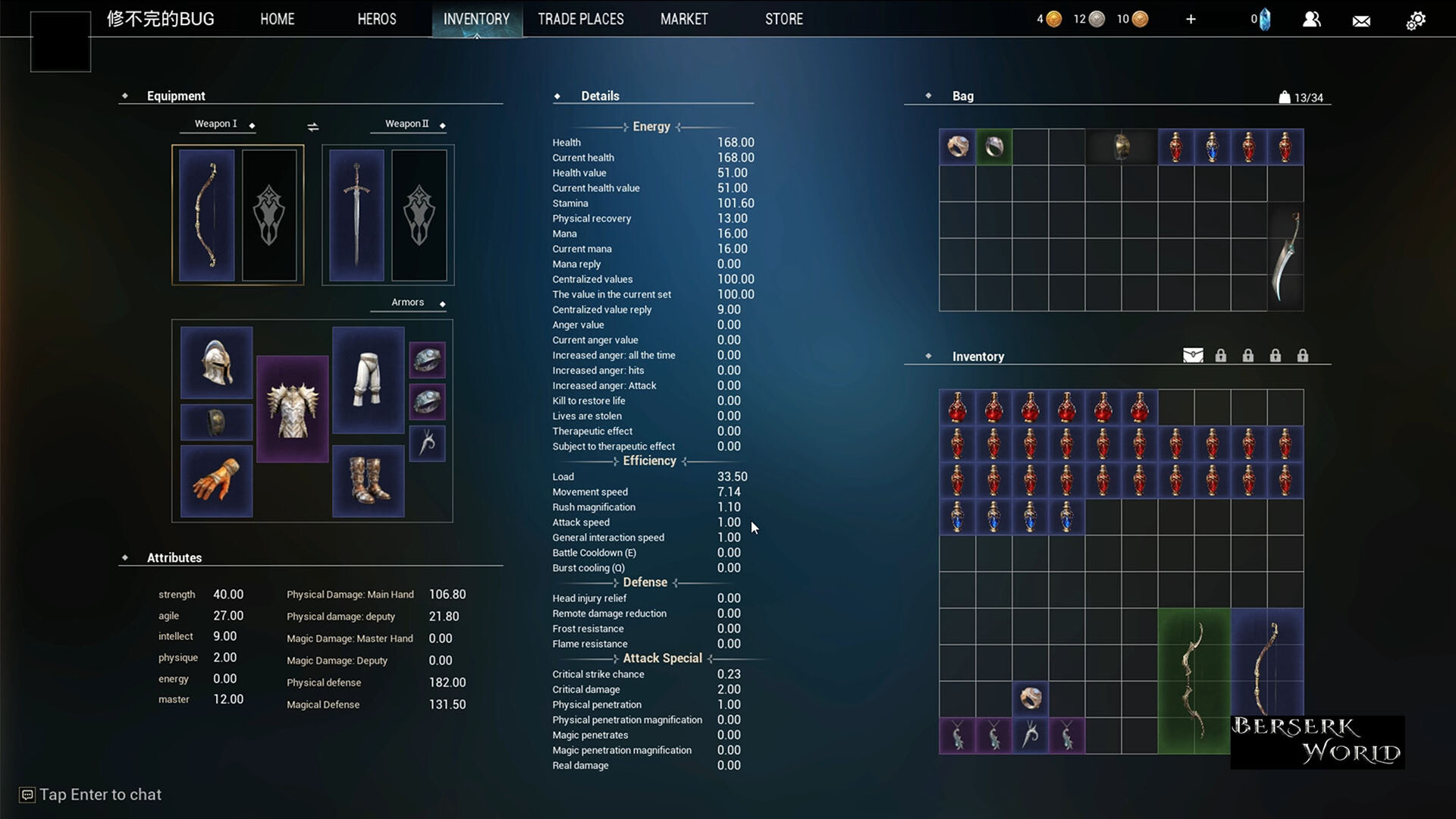The height and width of the screenshot is (819, 1456).
Task: Select the equipped orange gloves slot
Action: coord(216,481)
